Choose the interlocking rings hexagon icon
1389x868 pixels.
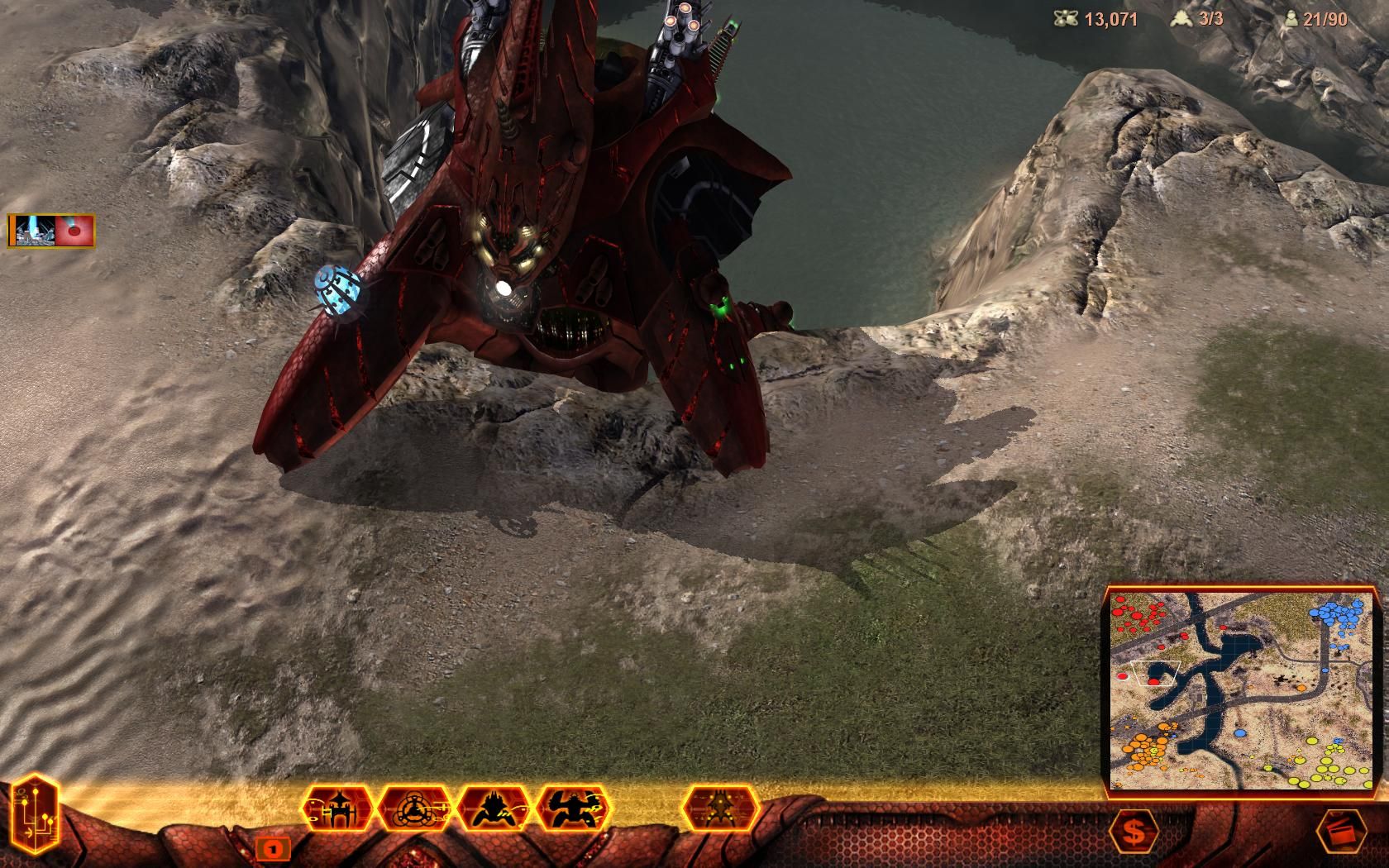416,808
